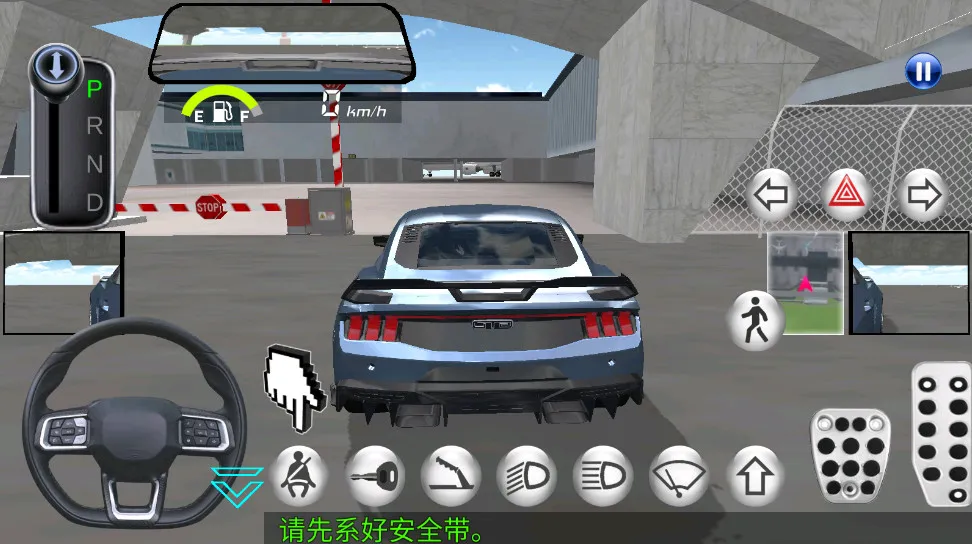Pause the game with the blue button

[x=923, y=71]
